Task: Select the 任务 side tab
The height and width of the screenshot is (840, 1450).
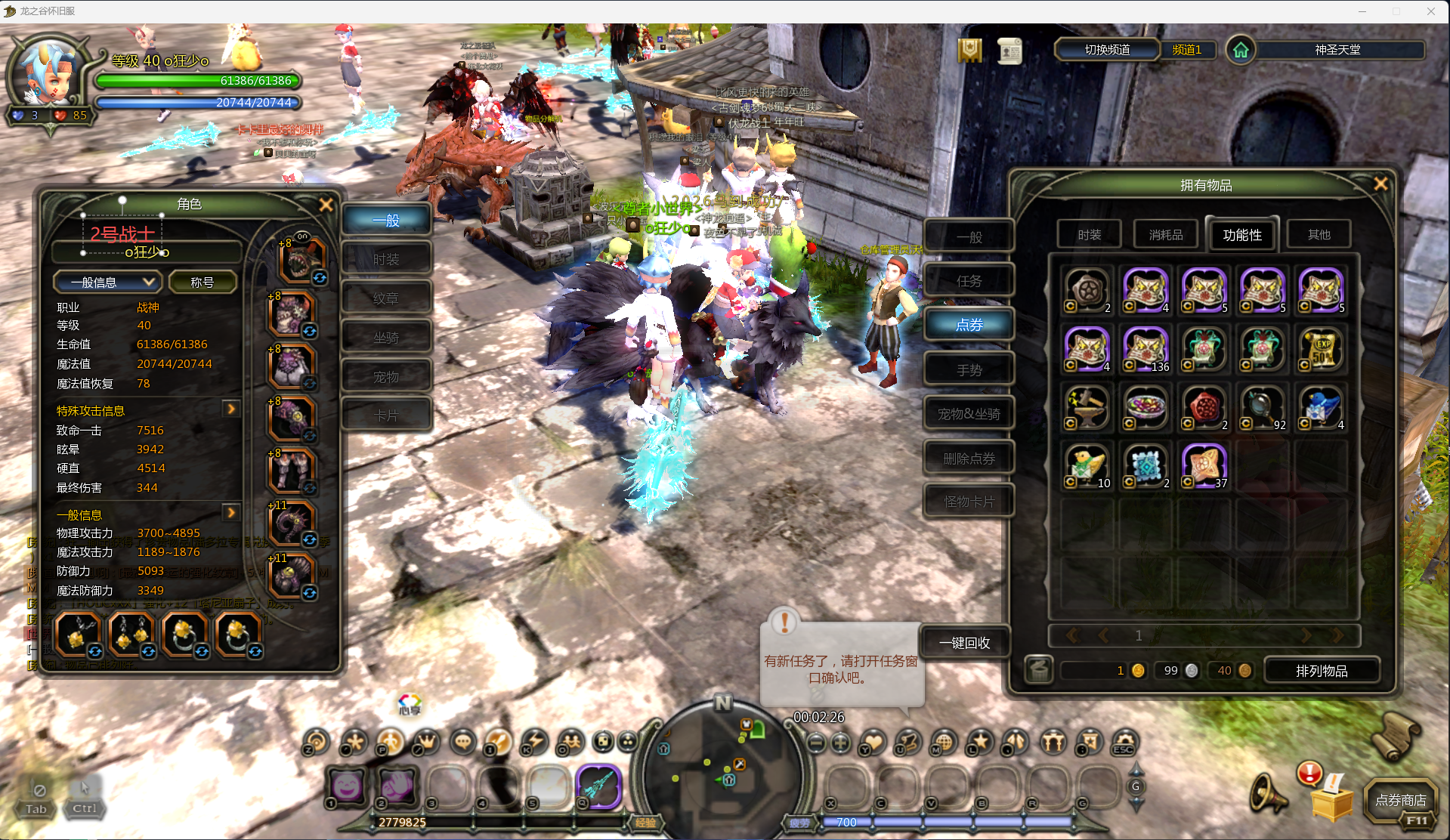Action: 969,281
